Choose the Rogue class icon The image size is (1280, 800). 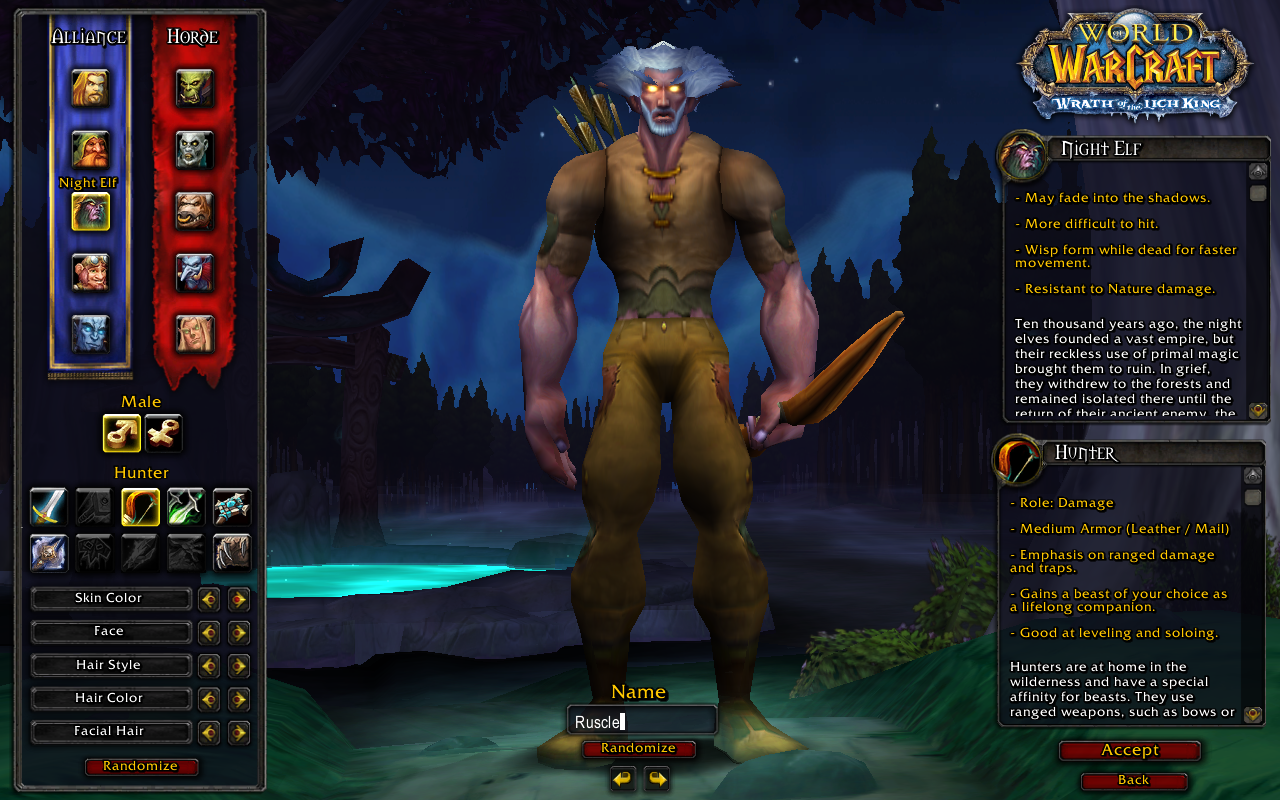[x=186, y=507]
